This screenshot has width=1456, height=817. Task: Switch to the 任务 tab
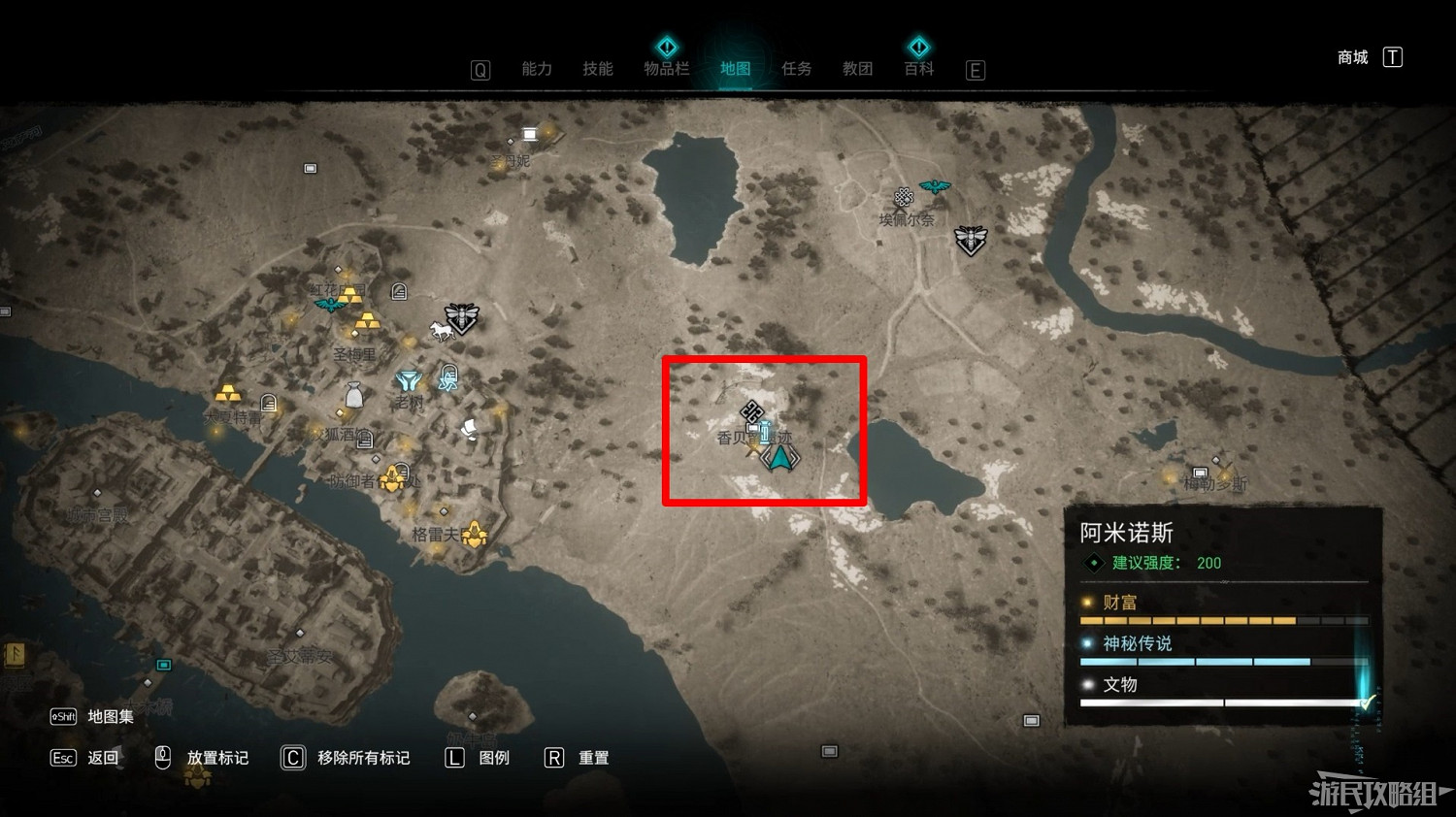click(x=796, y=68)
